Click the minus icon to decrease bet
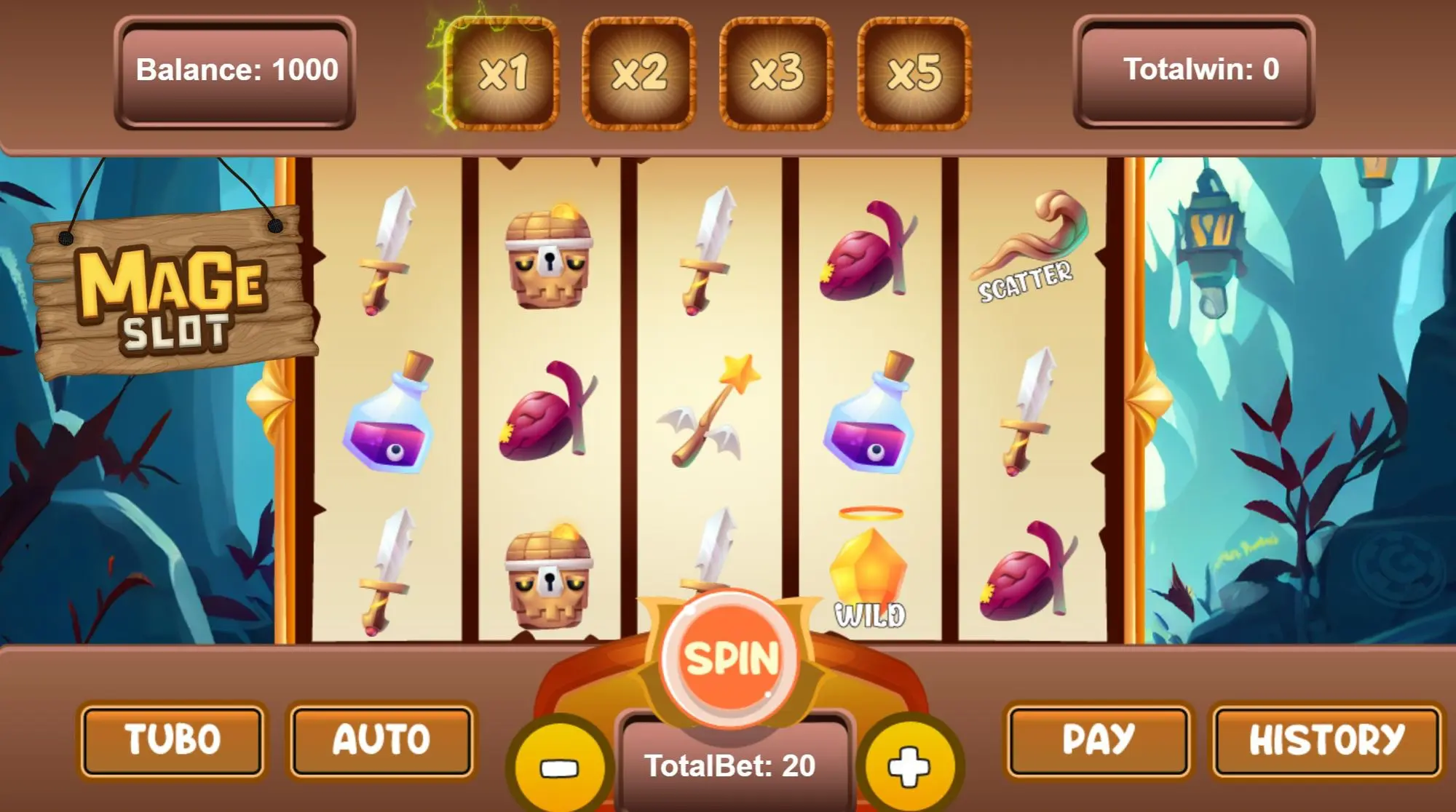1456x812 pixels. pos(561,764)
